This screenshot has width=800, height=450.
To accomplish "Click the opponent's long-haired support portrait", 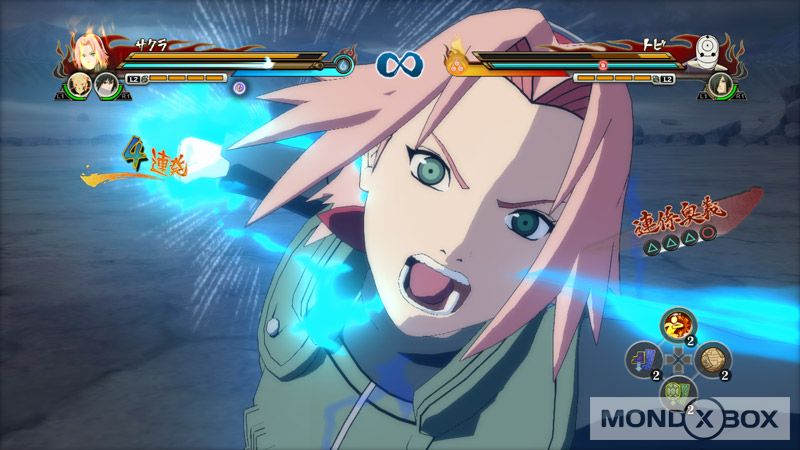I will point(716,87).
